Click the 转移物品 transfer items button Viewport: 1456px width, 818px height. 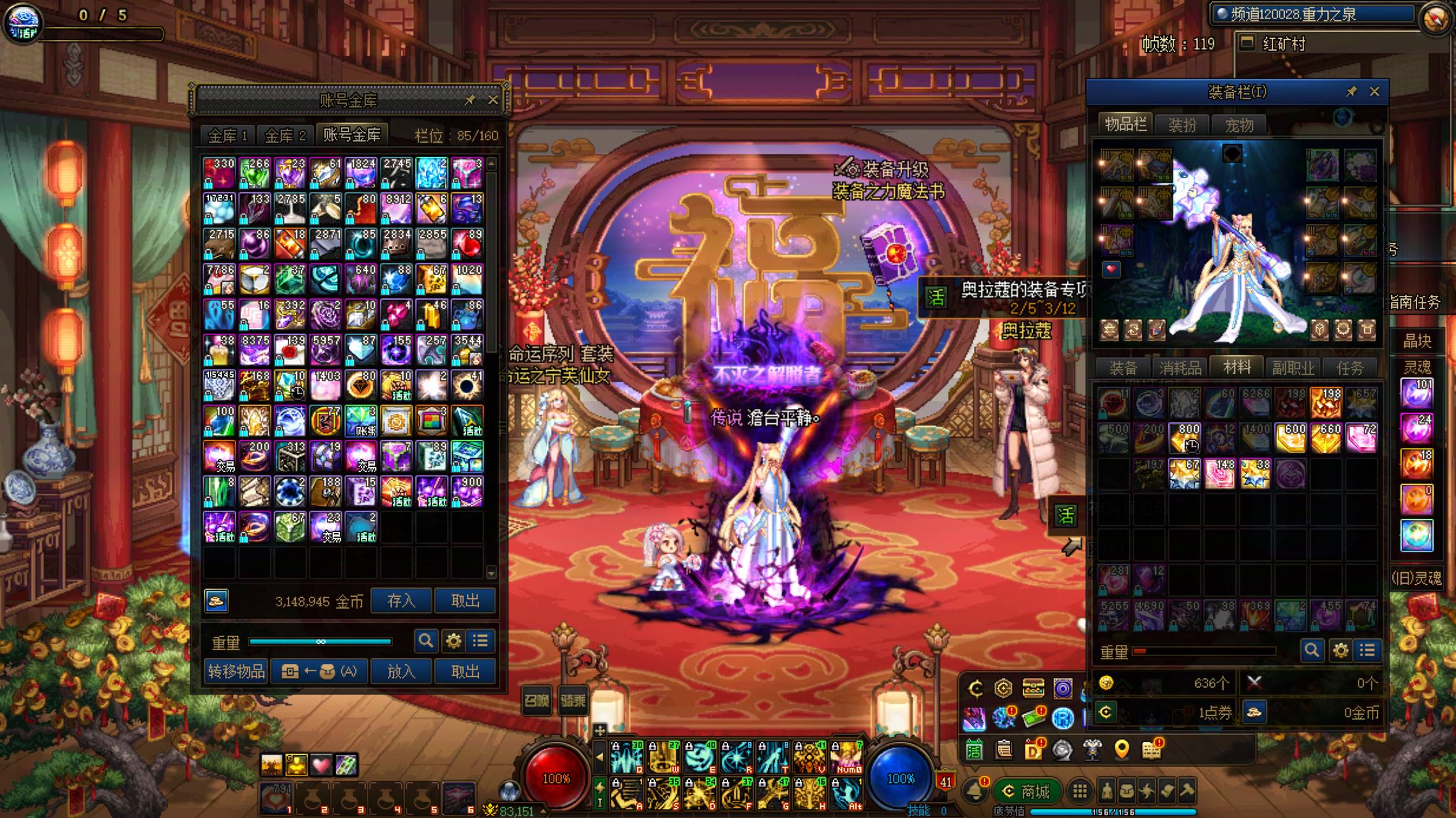(x=236, y=671)
